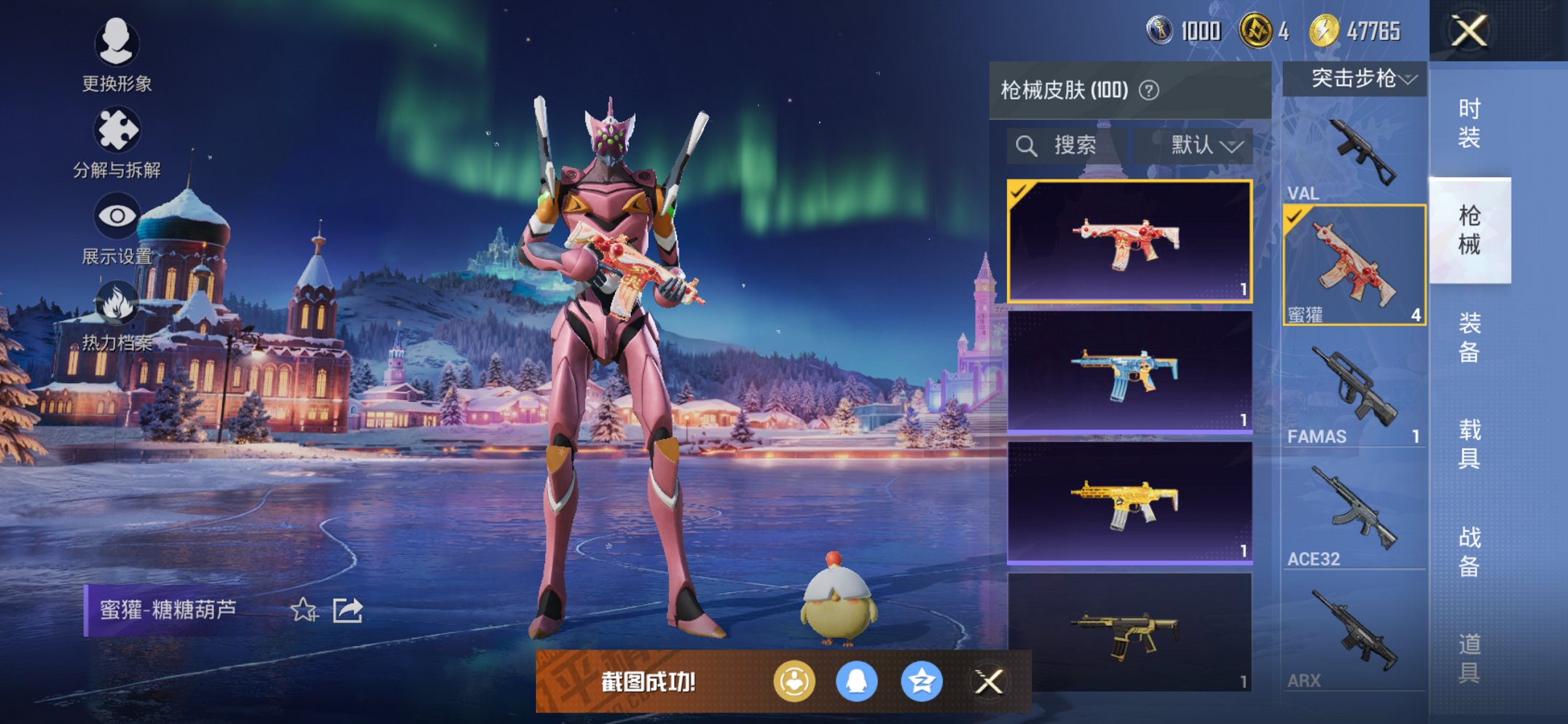1568x724 pixels.
Task: Switch to the 战备 tab
Action: pos(1469,551)
